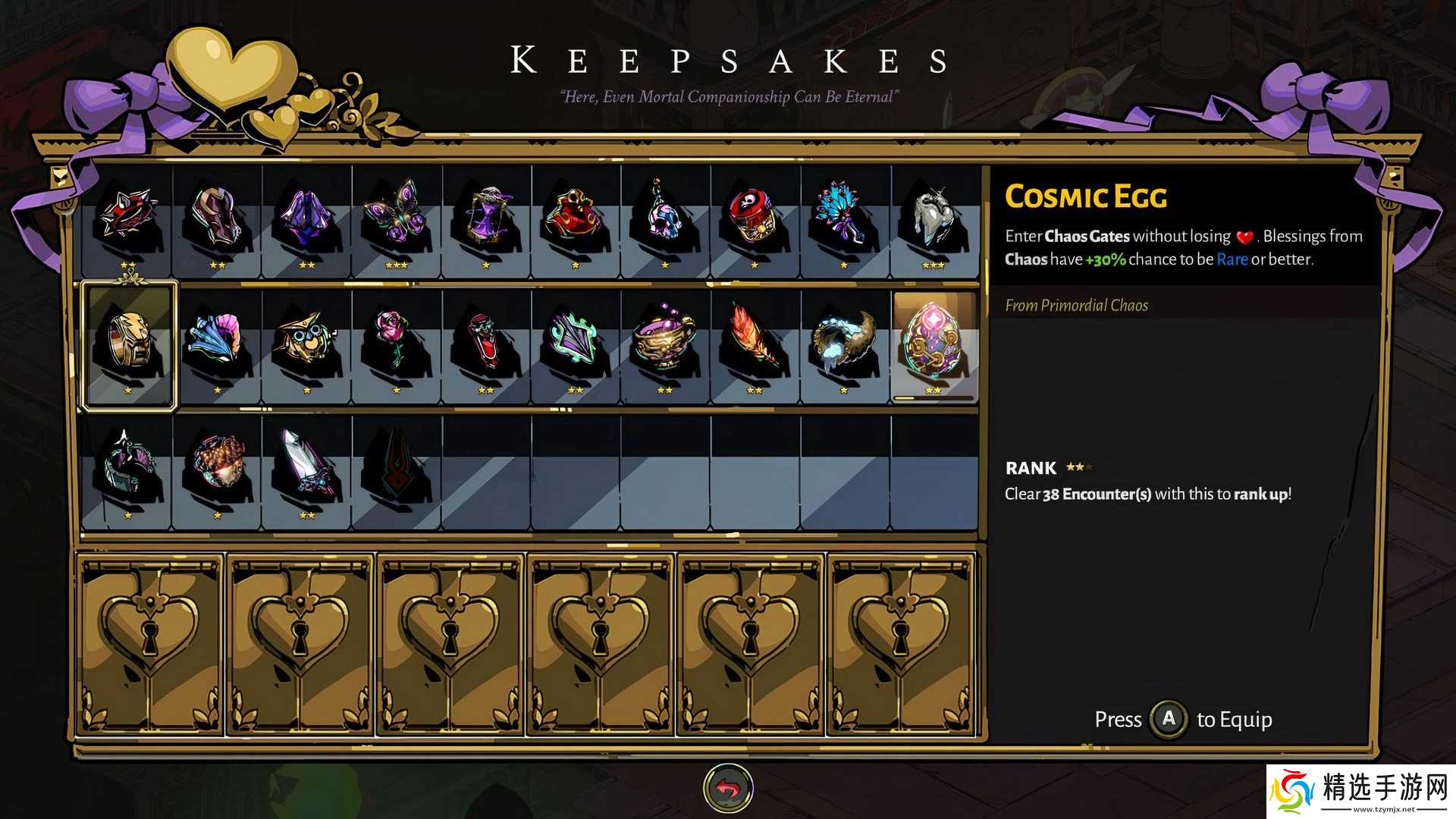Click the red back arrow button
Image resolution: width=1456 pixels, height=819 pixels.
coord(728,789)
